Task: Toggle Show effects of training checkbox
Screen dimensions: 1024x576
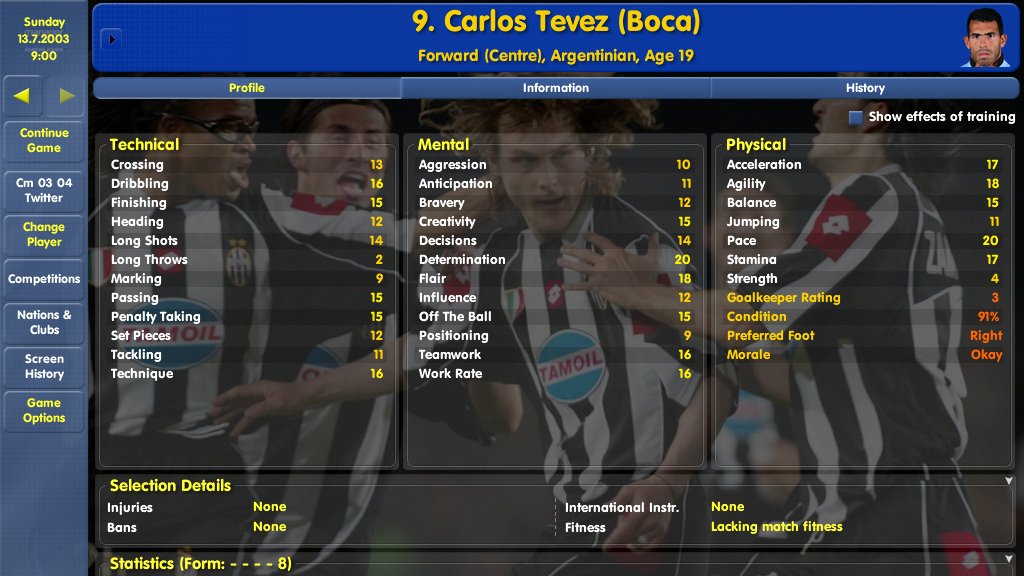Action: [856, 117]
